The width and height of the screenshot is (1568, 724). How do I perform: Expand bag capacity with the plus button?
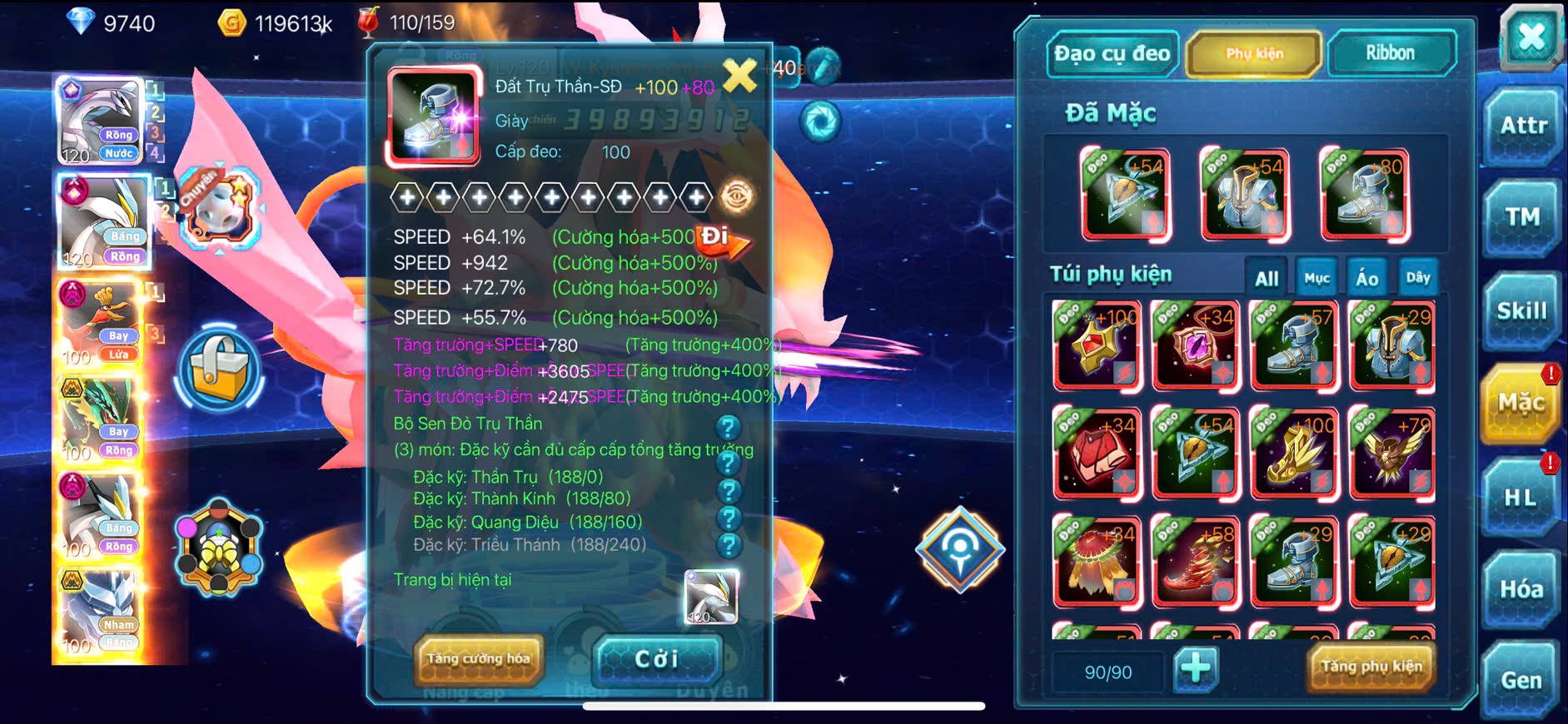point(1196,668)
